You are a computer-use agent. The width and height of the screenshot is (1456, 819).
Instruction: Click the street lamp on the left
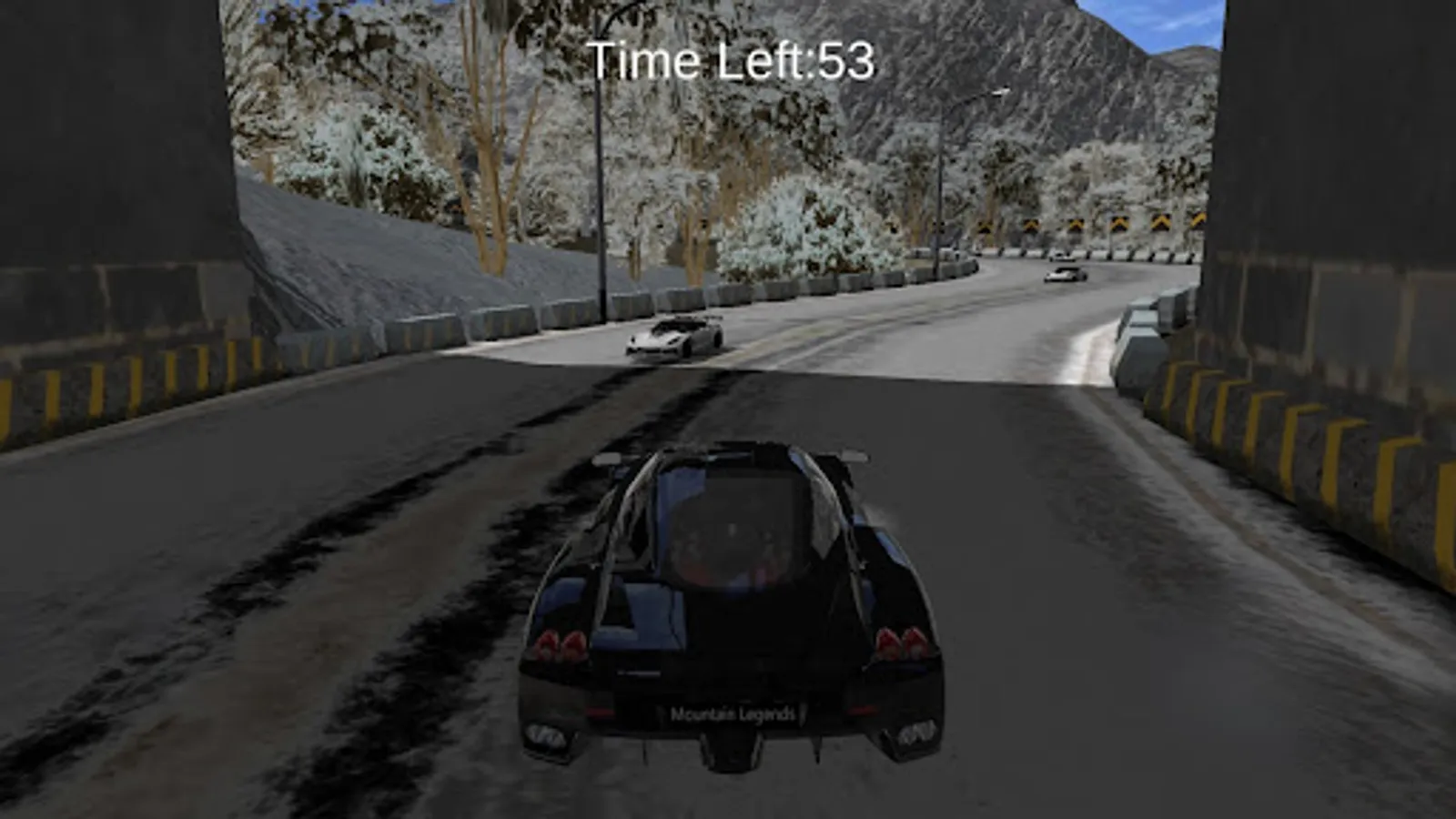(x=601, y=182)
